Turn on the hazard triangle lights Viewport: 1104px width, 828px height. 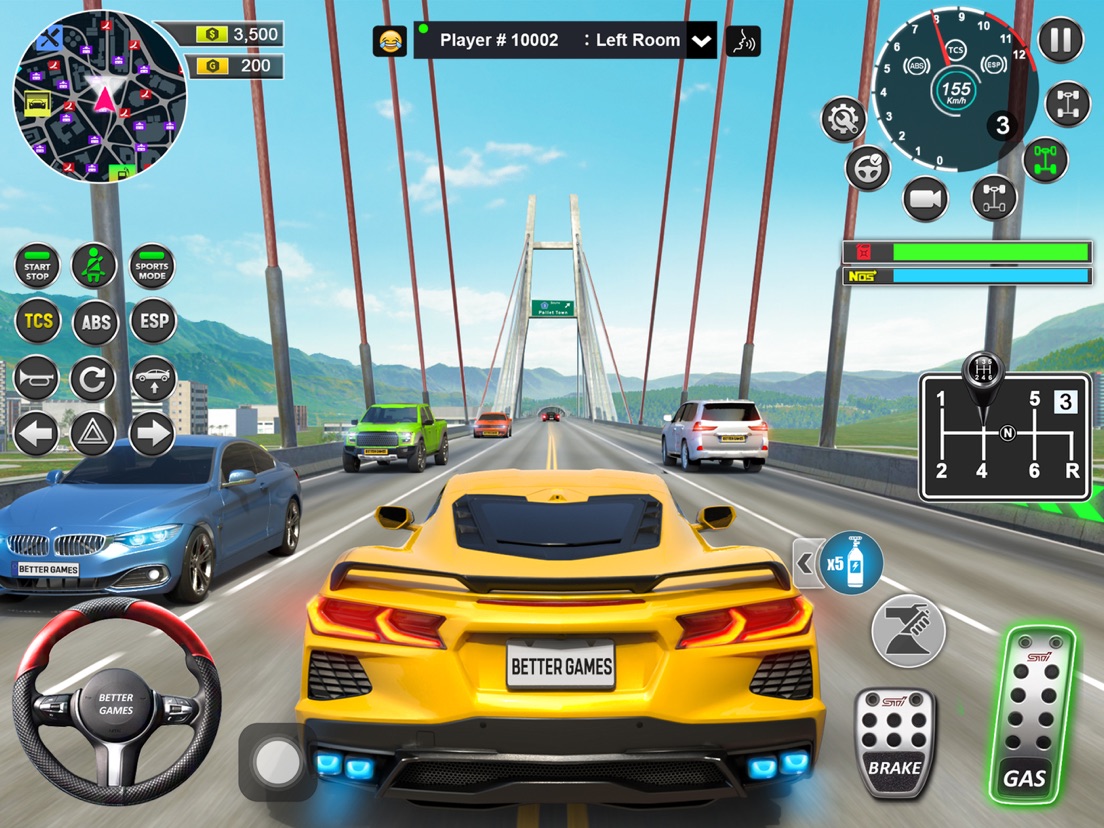pos(94,434)
